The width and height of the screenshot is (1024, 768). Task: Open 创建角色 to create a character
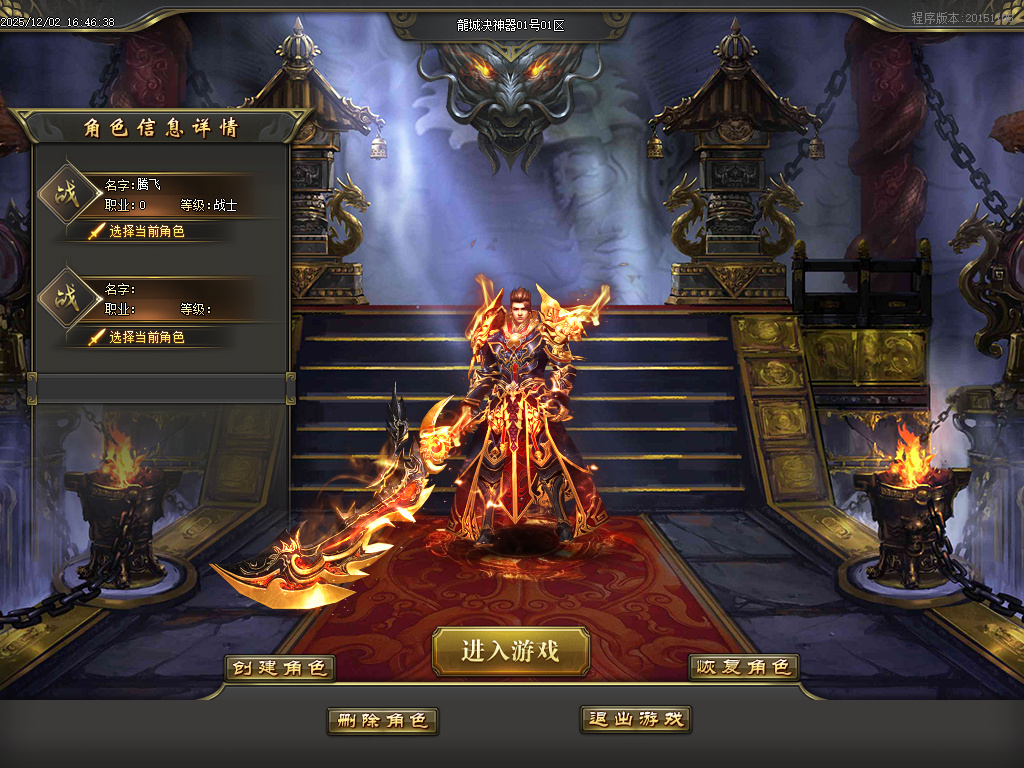279,668
